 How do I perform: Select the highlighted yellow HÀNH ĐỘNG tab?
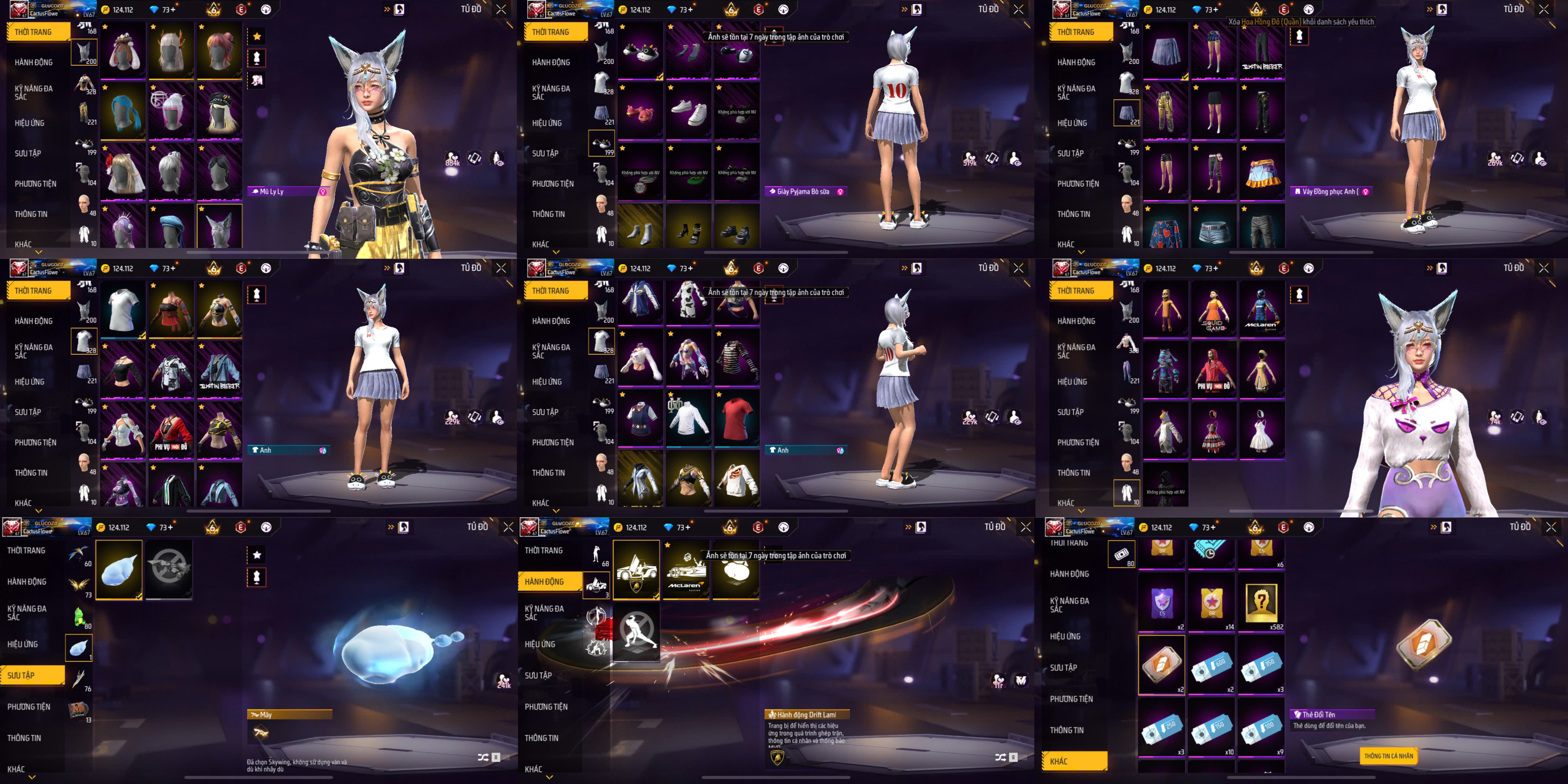click(x=551, y=581)
